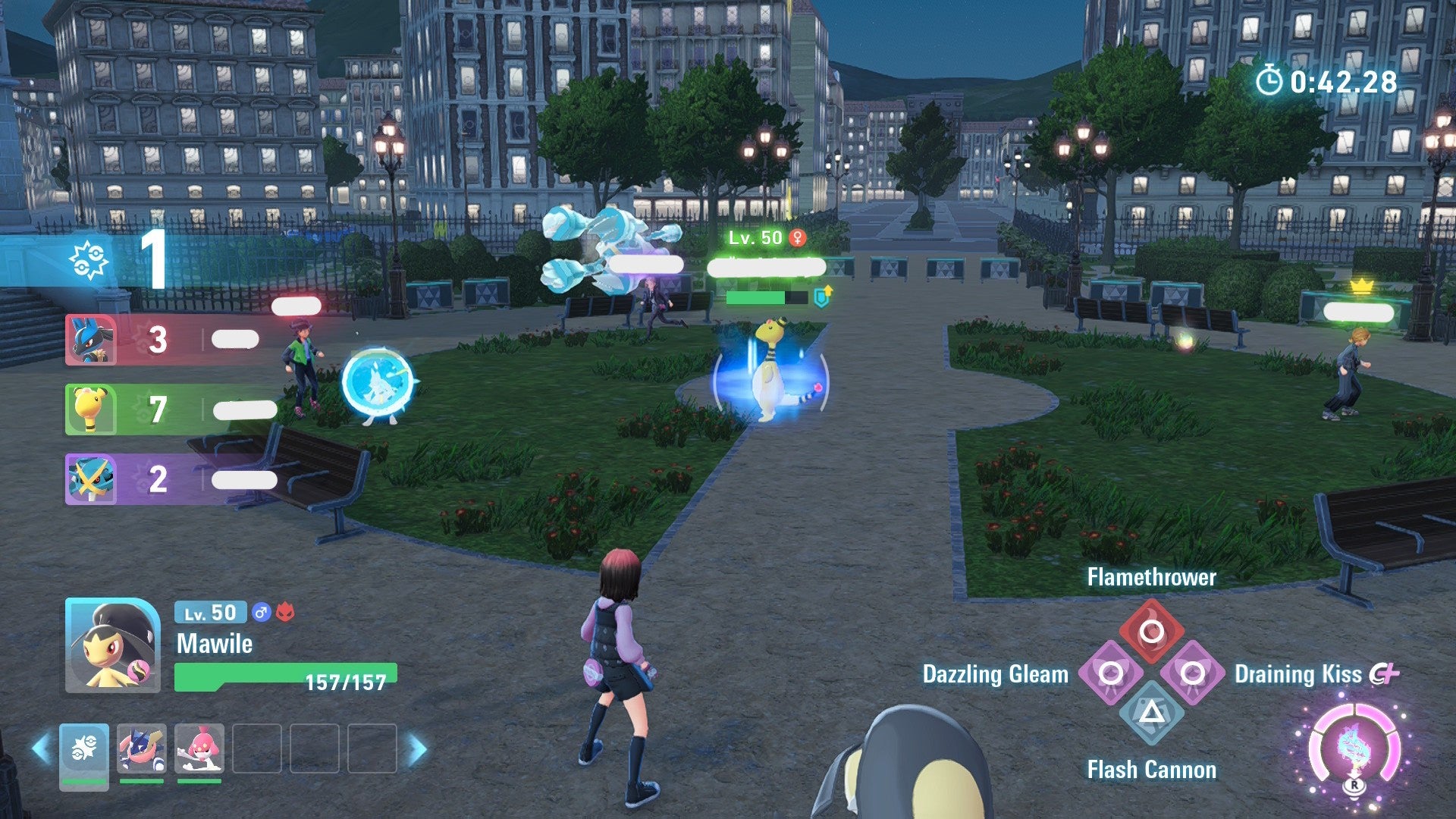This screenshot has width=1456, height=819.
Task: Use the Flamethrower move
Action: [x=1151, y=631]
